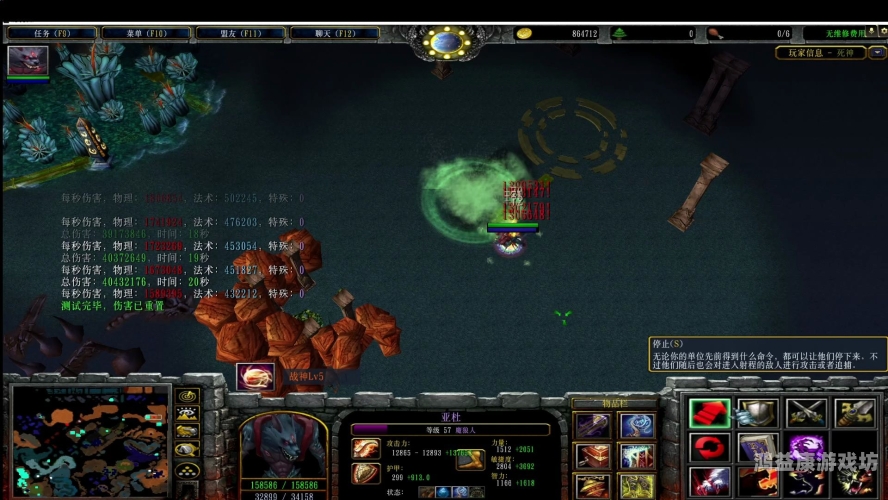Click on the minimap

point(89,441)
